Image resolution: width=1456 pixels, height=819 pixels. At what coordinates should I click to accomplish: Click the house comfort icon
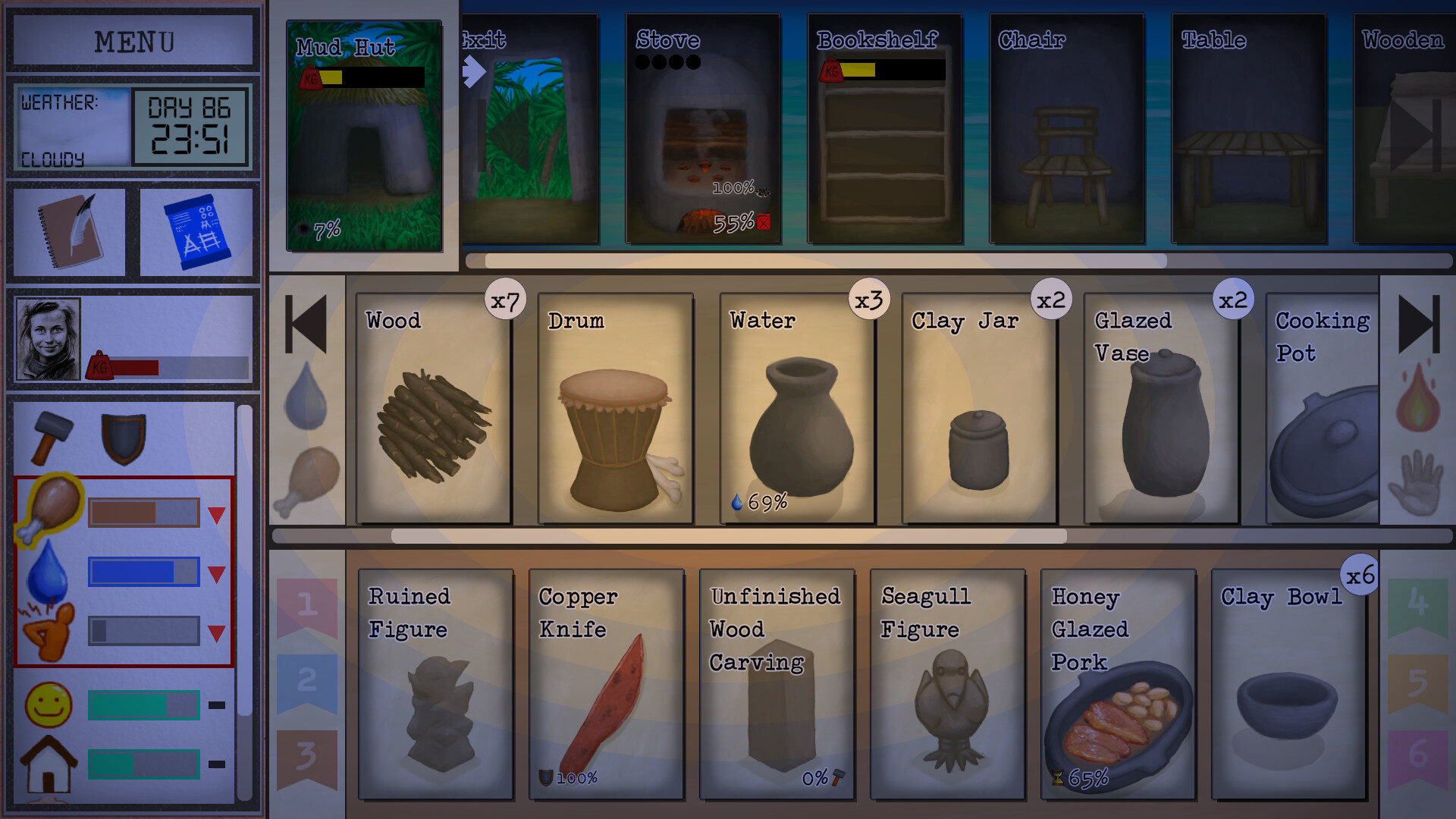tap(48, 762)
